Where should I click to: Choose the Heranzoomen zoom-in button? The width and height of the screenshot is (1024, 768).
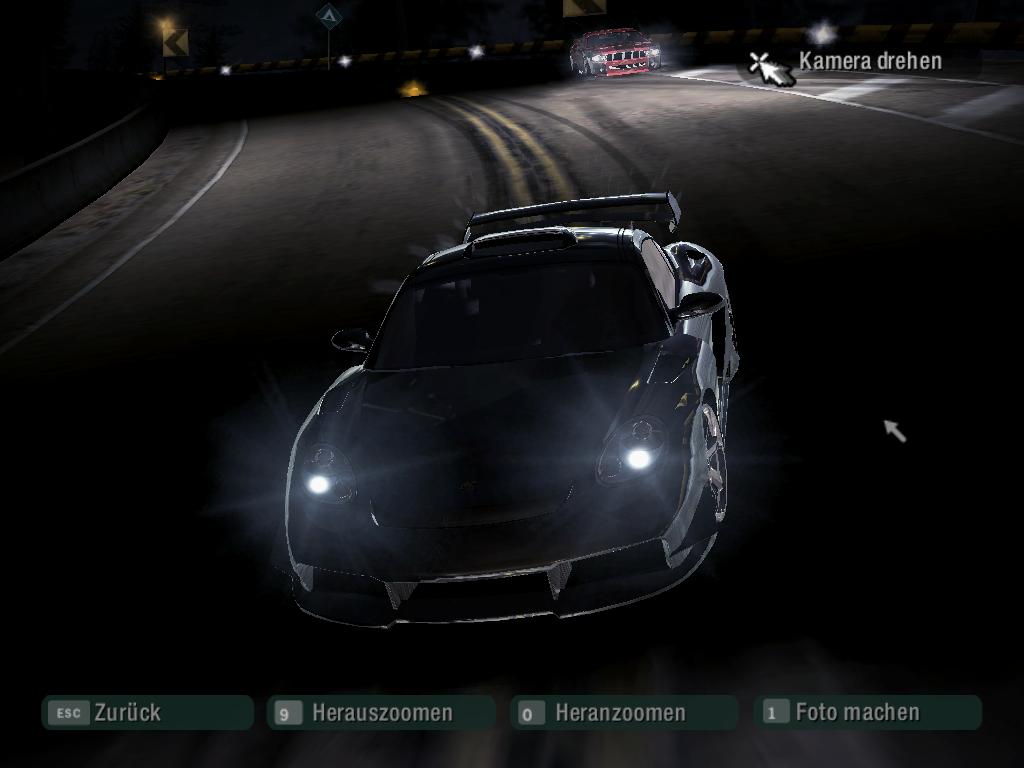pyautogui.click(x=622, y=713)
